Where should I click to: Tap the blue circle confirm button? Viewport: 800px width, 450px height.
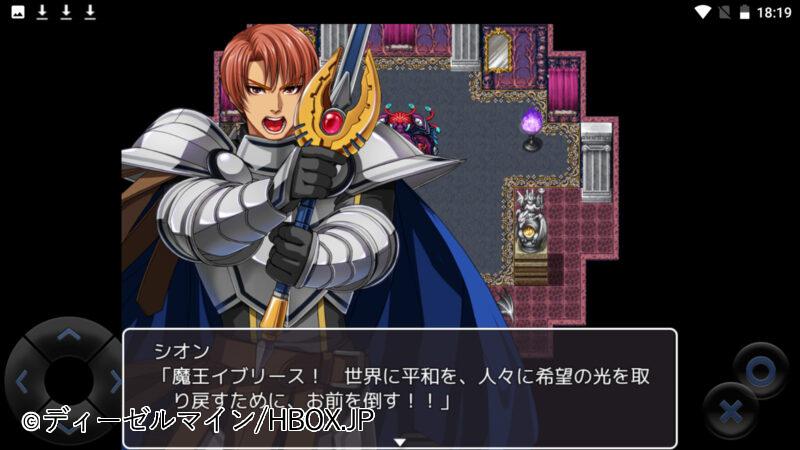point(760,371)
